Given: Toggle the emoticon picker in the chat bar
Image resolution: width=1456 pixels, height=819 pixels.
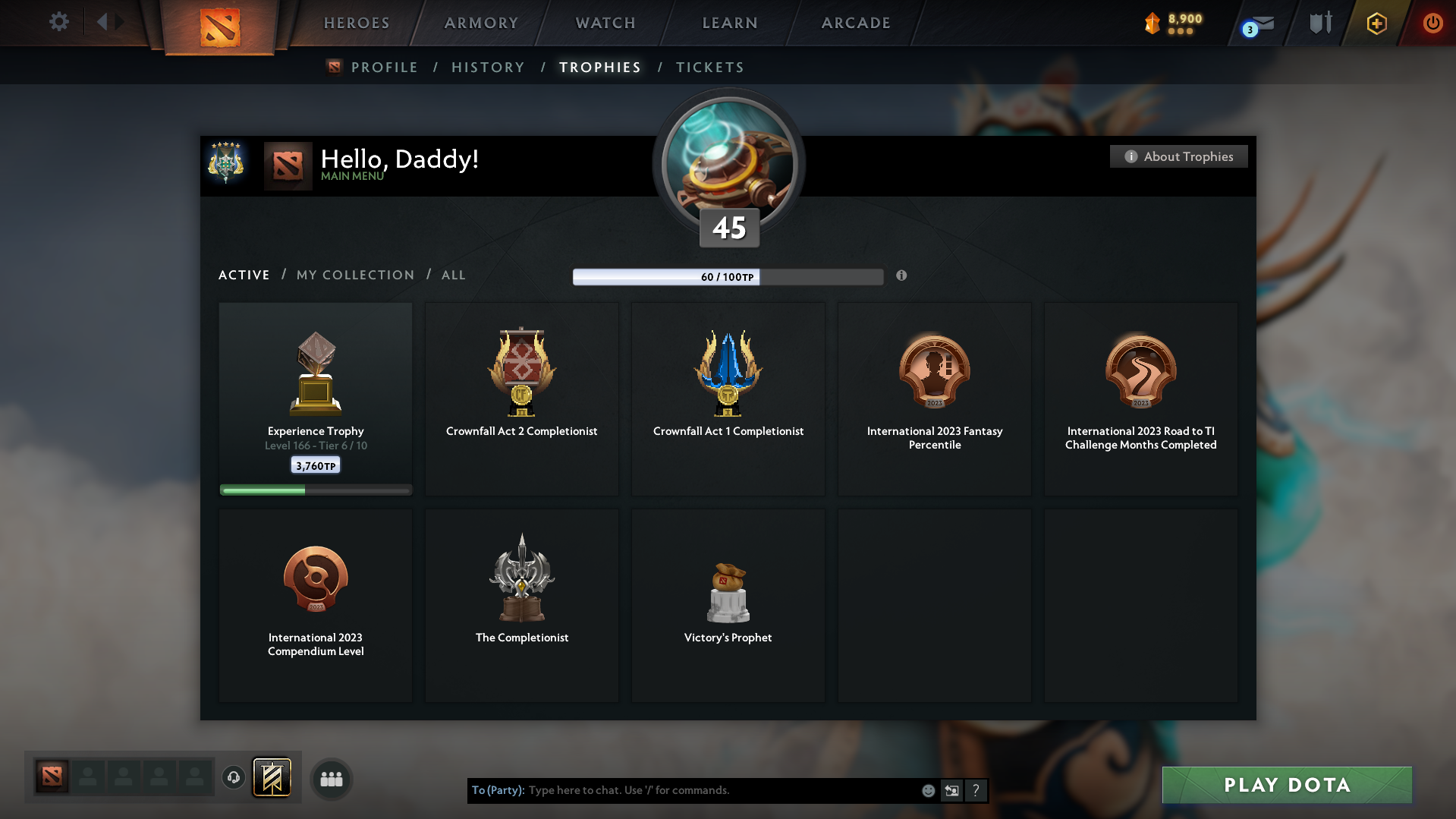Looking at the screenshot, I should click(928, 790).
